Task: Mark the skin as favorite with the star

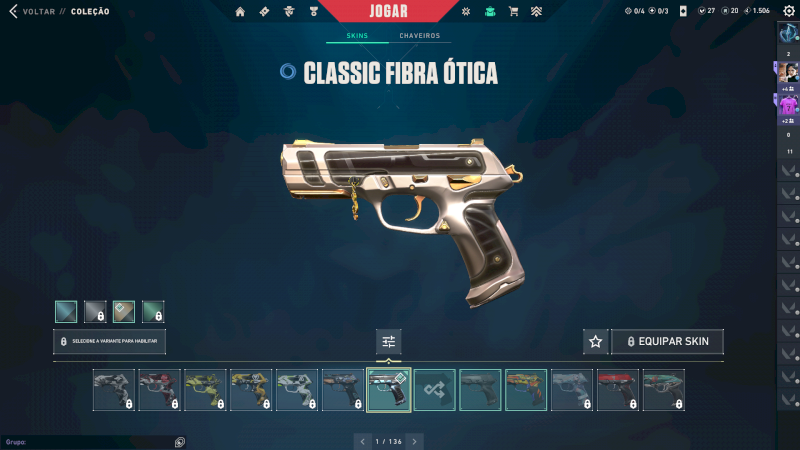Action: click(x=595, y=341)
